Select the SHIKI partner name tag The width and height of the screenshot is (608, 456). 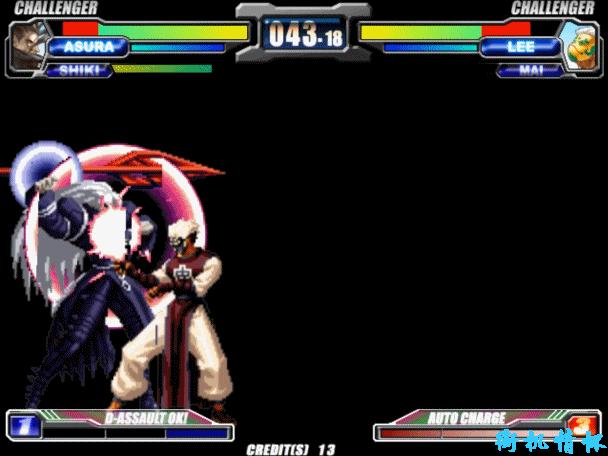[80, 70]
